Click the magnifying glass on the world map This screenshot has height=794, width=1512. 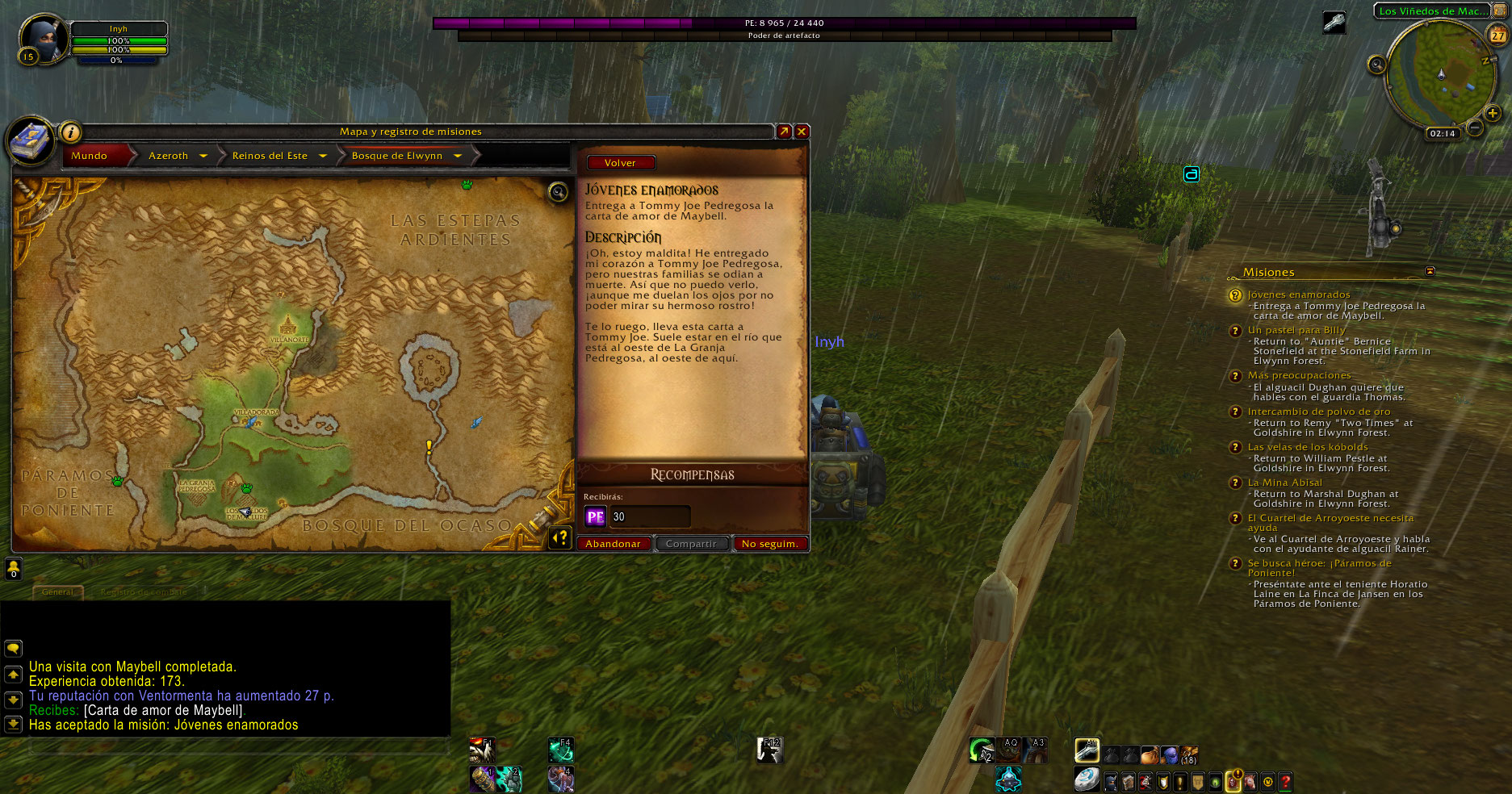coord(558,192)
